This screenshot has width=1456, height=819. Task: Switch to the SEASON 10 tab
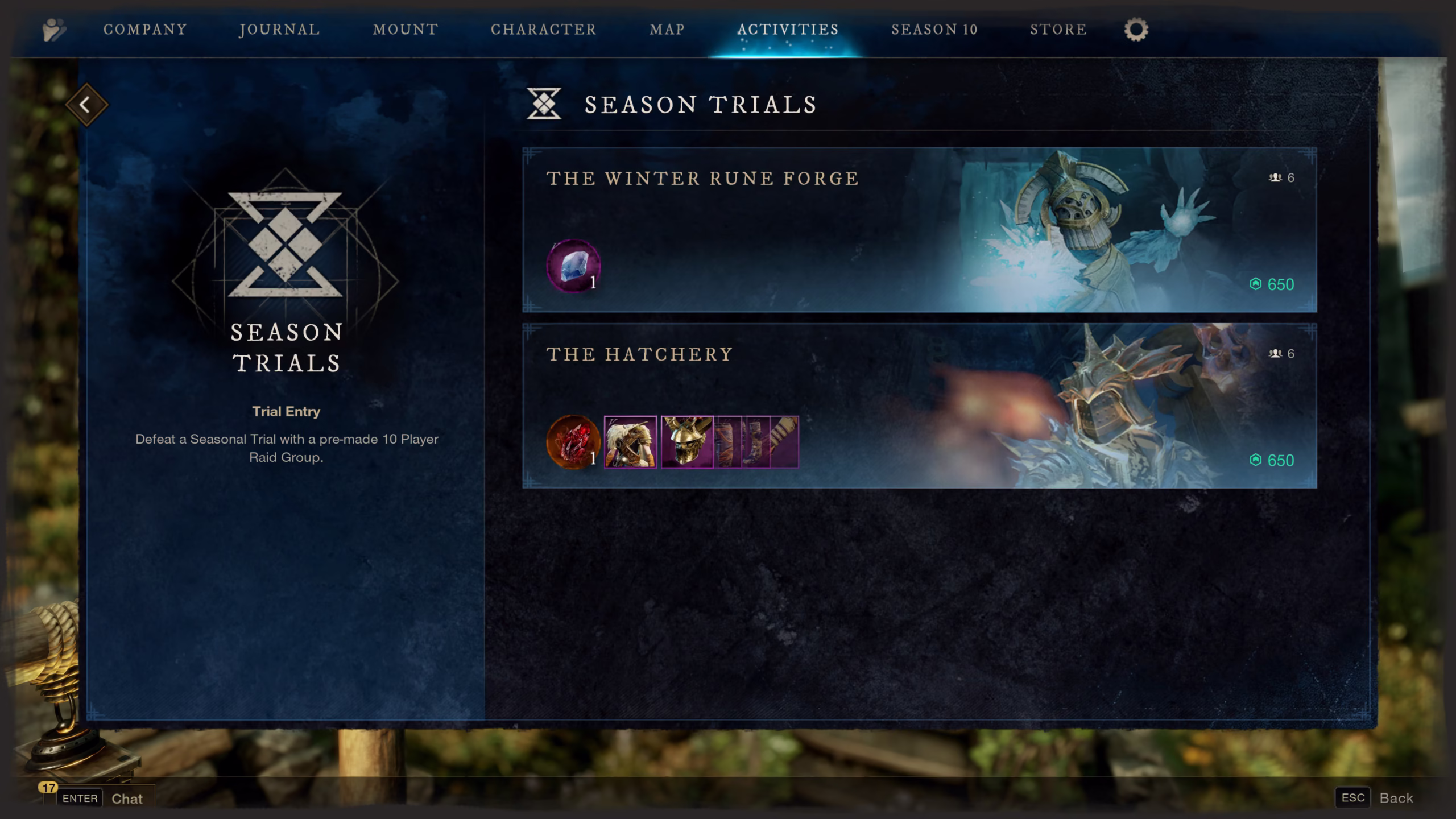click(934, 30)
